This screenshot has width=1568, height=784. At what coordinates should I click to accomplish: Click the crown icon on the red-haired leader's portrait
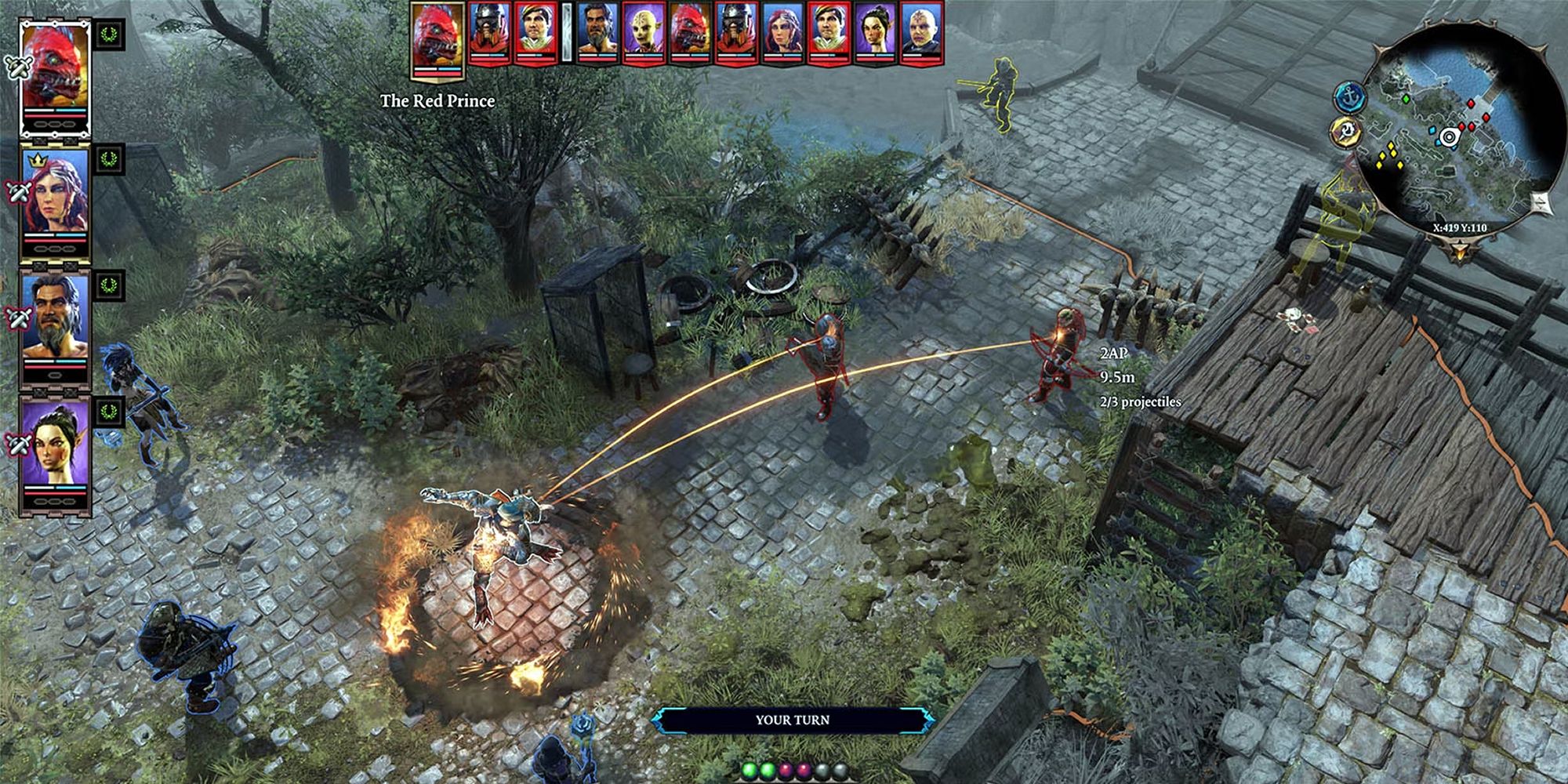(x=38, y=161)
